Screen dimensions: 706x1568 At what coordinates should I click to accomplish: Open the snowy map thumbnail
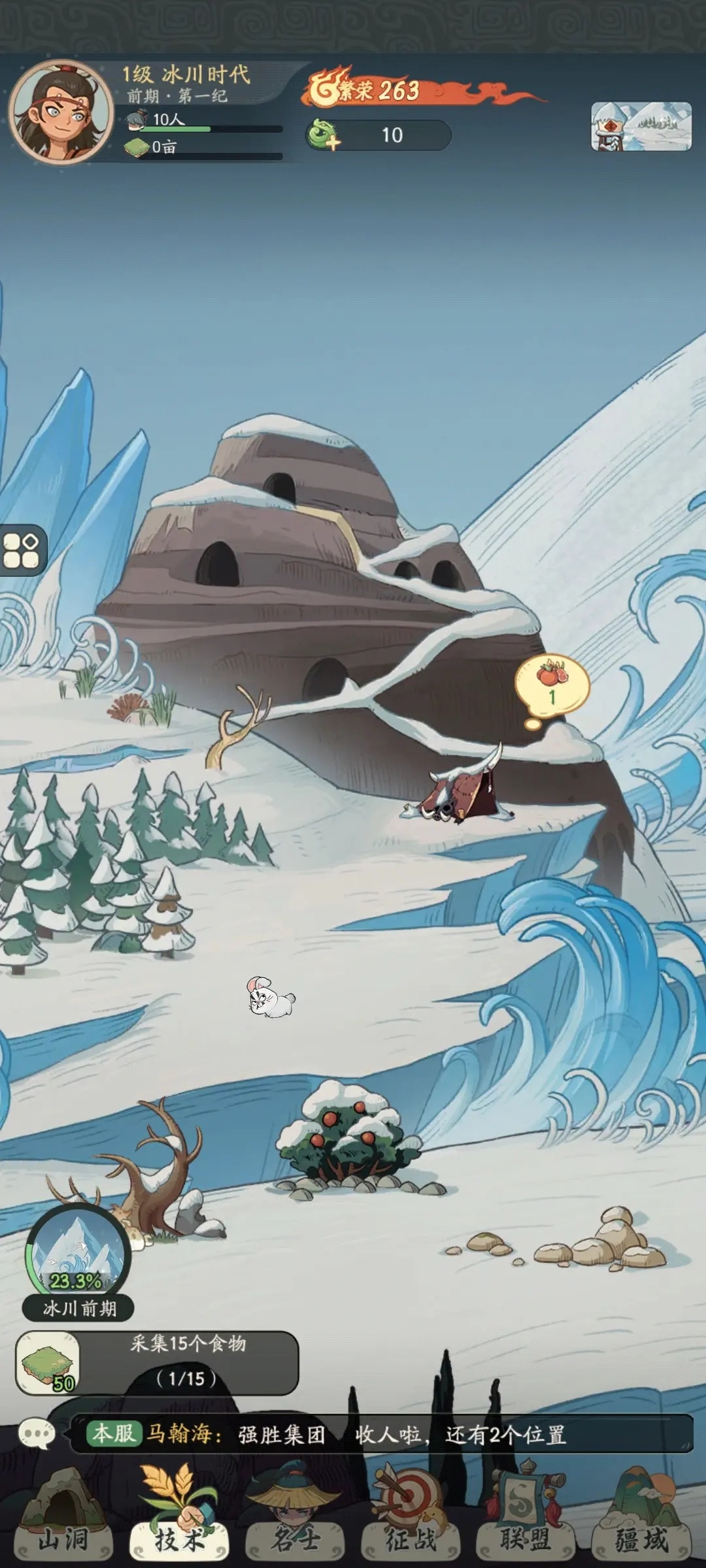point(641,127)
